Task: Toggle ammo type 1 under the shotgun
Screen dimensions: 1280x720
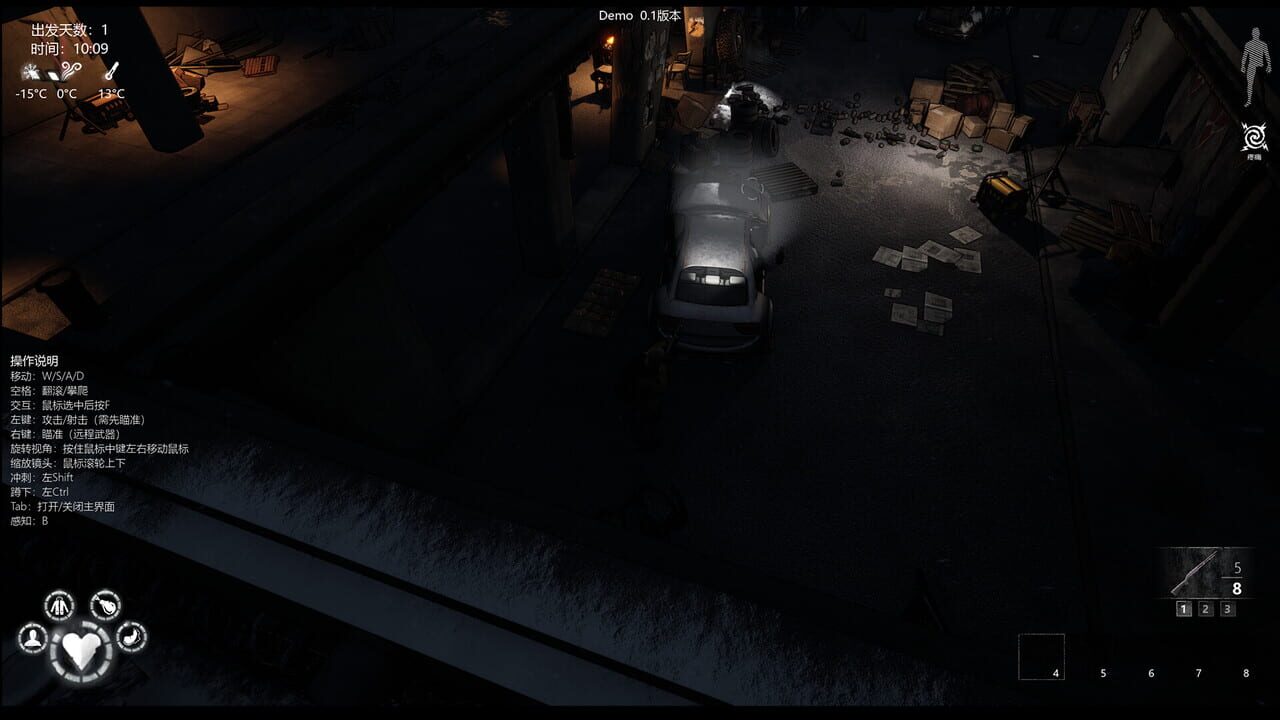Action: (1184, 608)
